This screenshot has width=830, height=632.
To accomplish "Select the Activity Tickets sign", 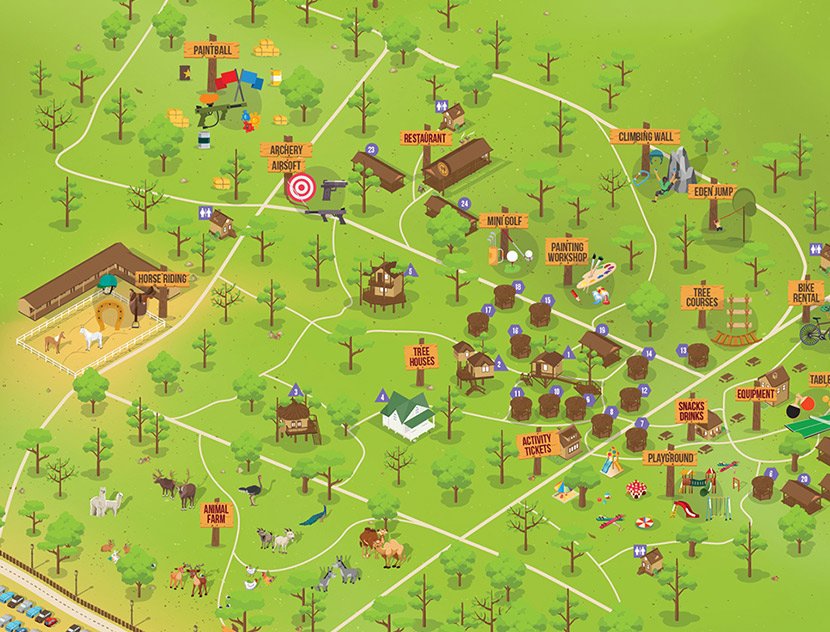I will [536, 444].
